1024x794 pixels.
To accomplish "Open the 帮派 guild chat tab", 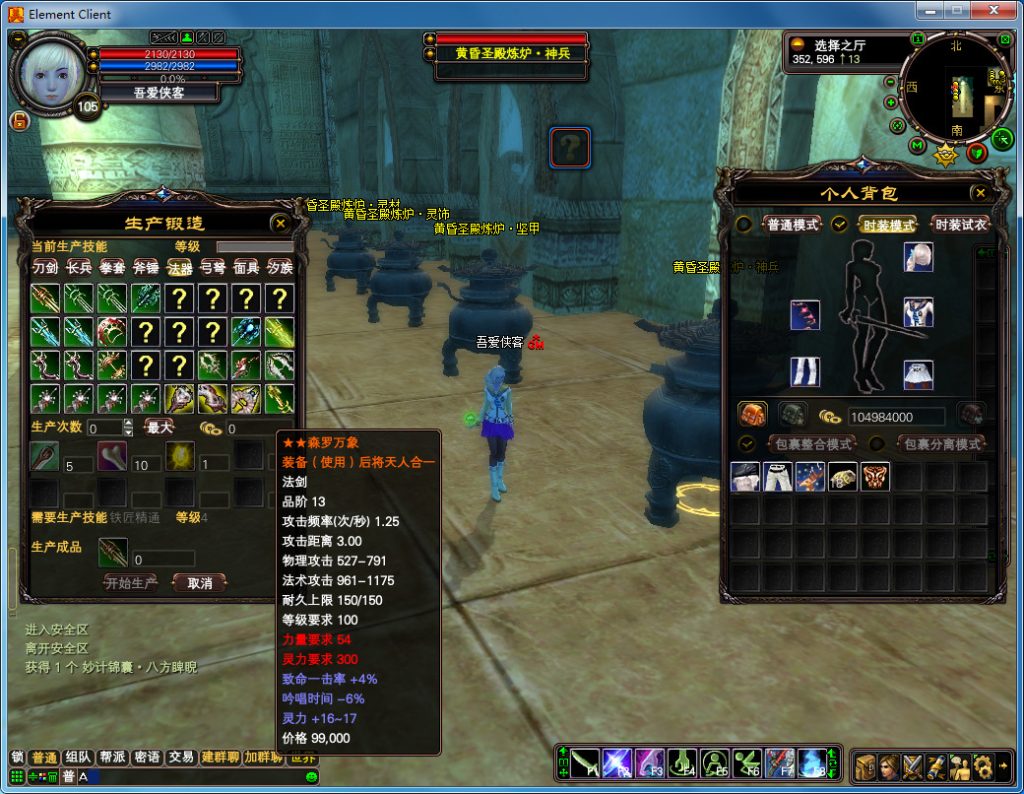I will pos(111,757).
